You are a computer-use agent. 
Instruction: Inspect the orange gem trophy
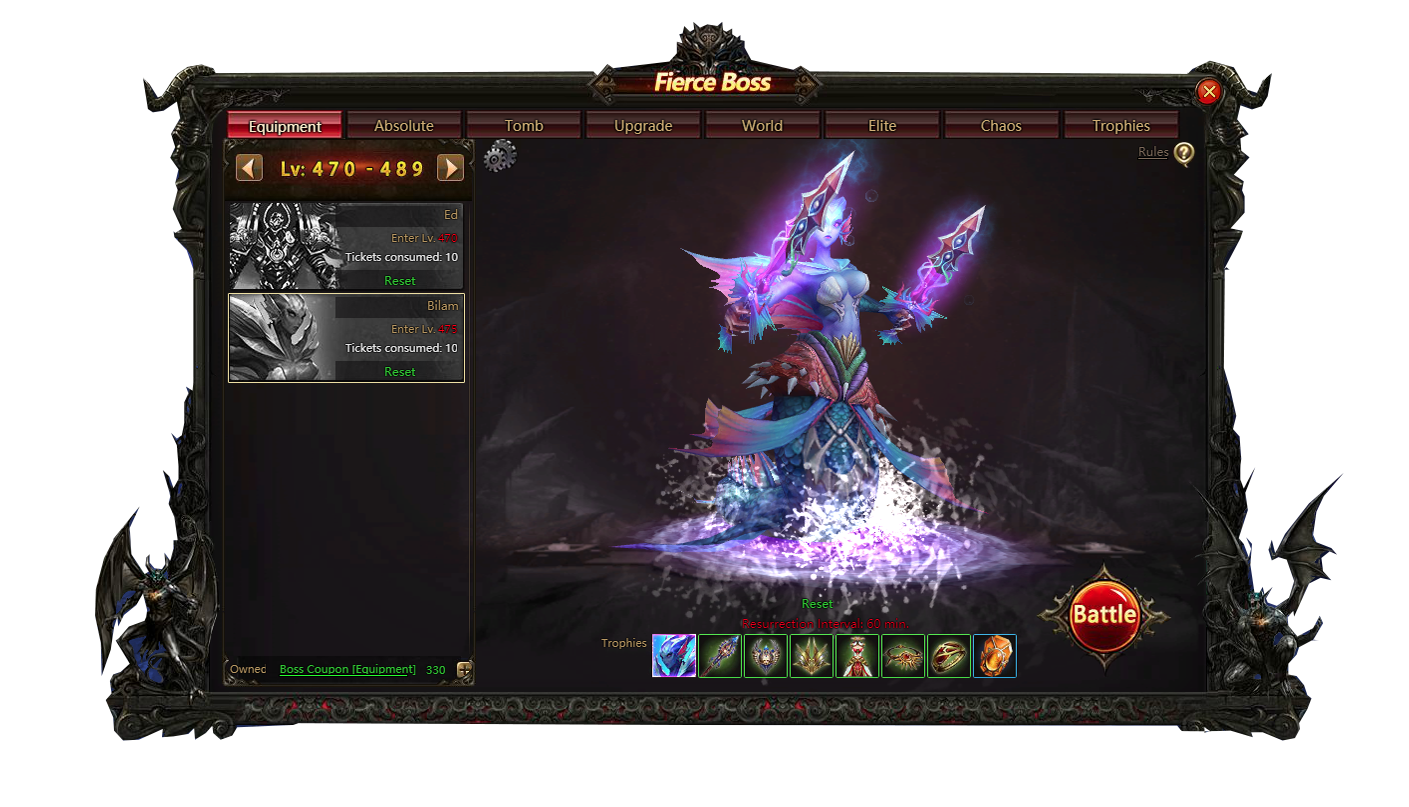(x=994, y=656)
